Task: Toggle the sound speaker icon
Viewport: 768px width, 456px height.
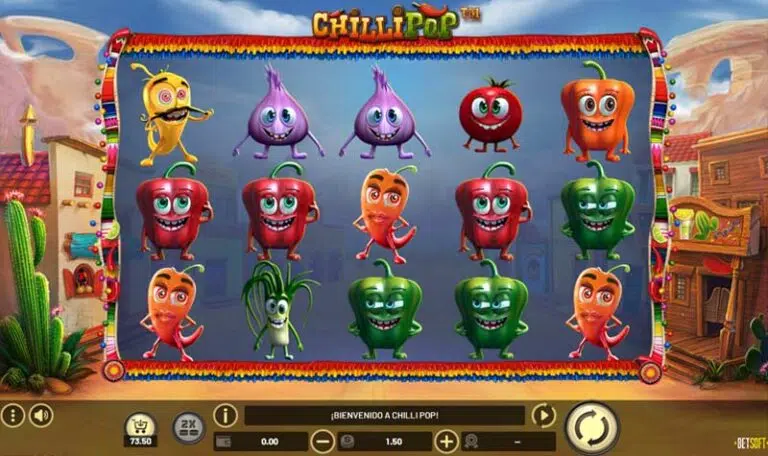Action: [40, 415]
